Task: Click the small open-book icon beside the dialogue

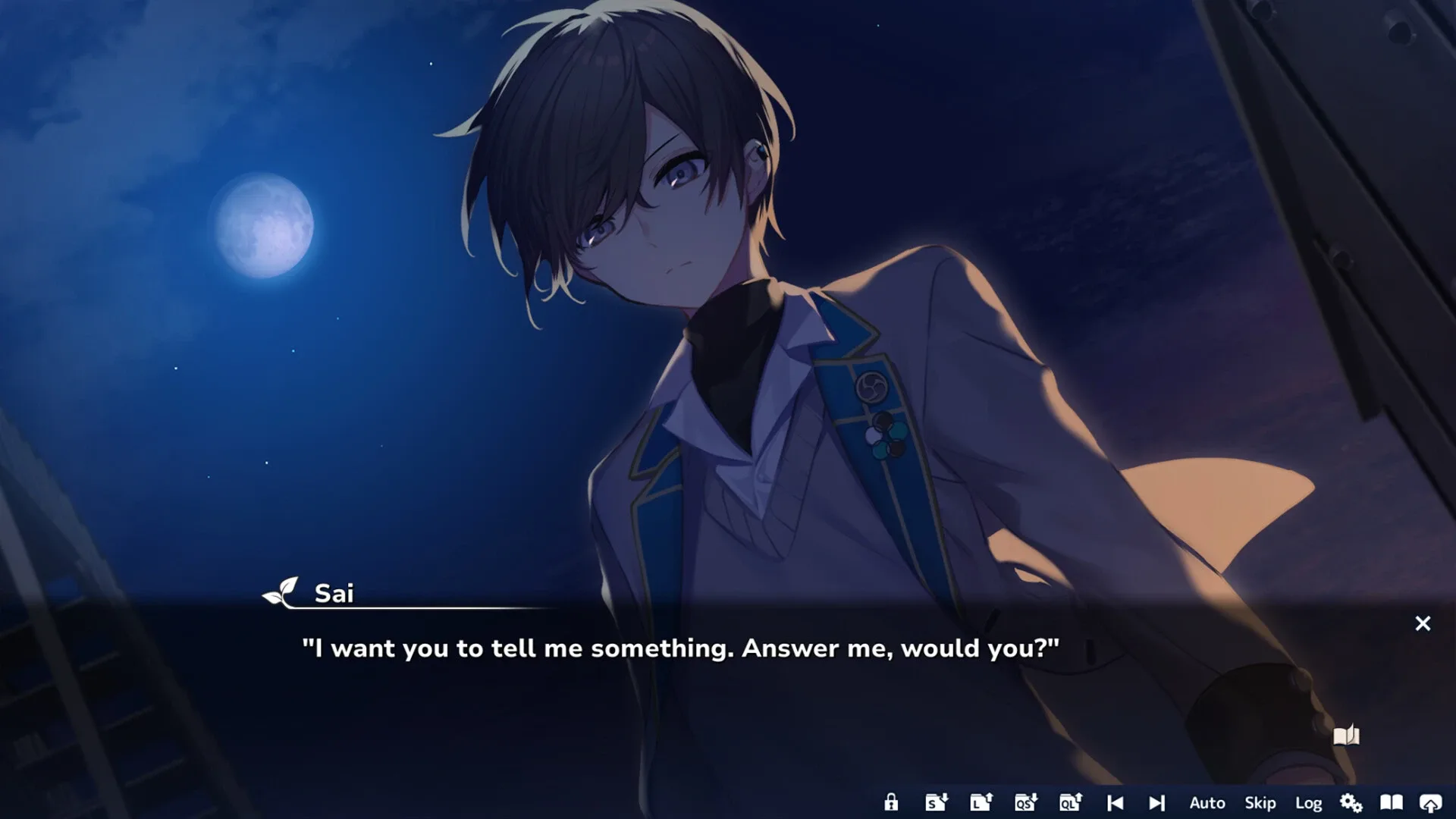Action: (1346, 736)
